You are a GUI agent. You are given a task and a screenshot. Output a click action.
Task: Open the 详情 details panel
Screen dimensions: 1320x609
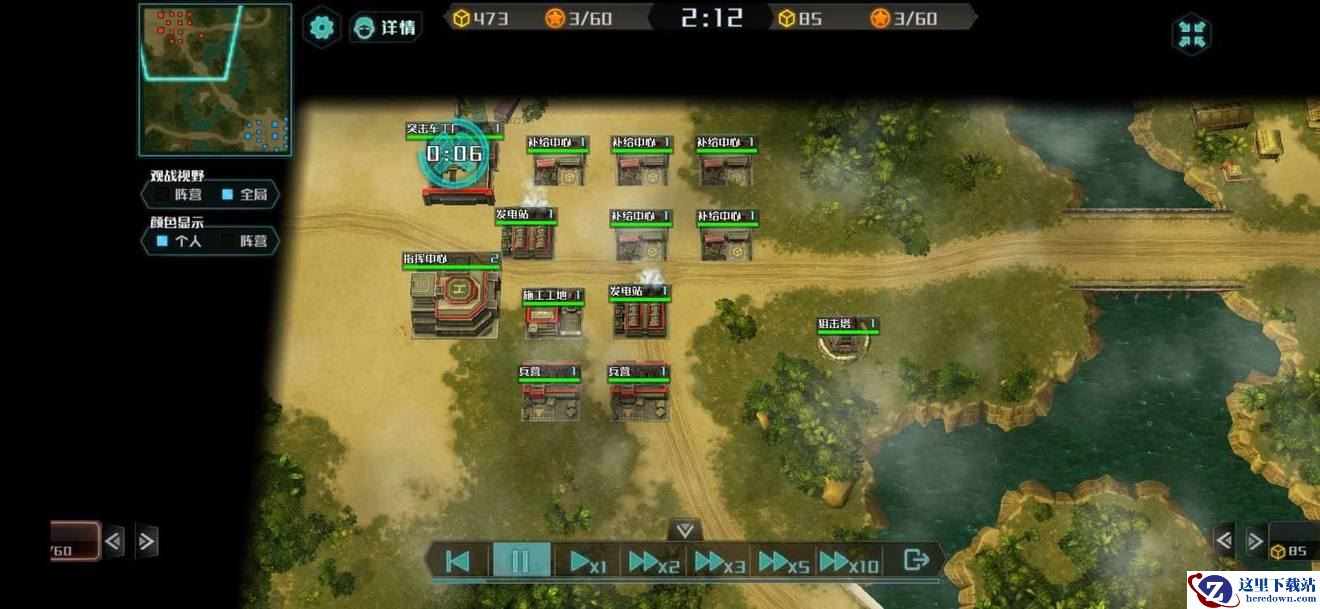tap(386, 27)
